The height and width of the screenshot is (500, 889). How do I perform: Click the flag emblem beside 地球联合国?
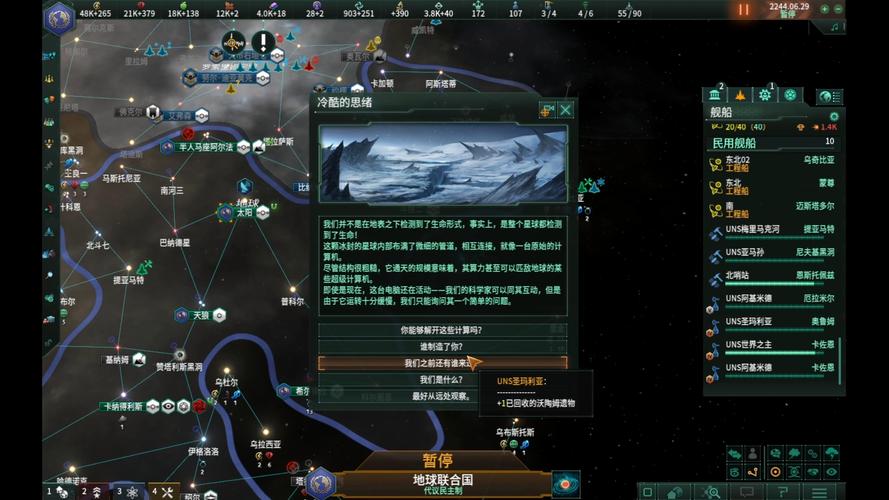pyautogui.click(x=320, y=483)
